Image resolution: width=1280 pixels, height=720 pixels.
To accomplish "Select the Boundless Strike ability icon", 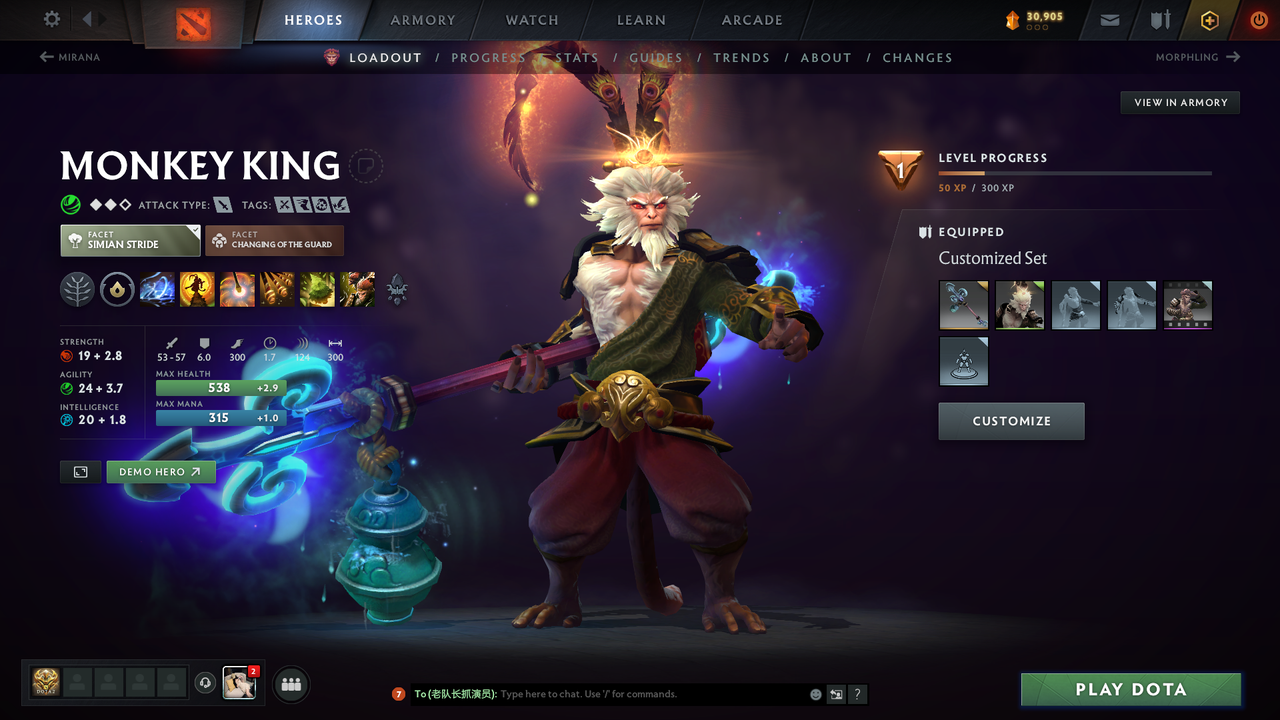I will point(157,290).
